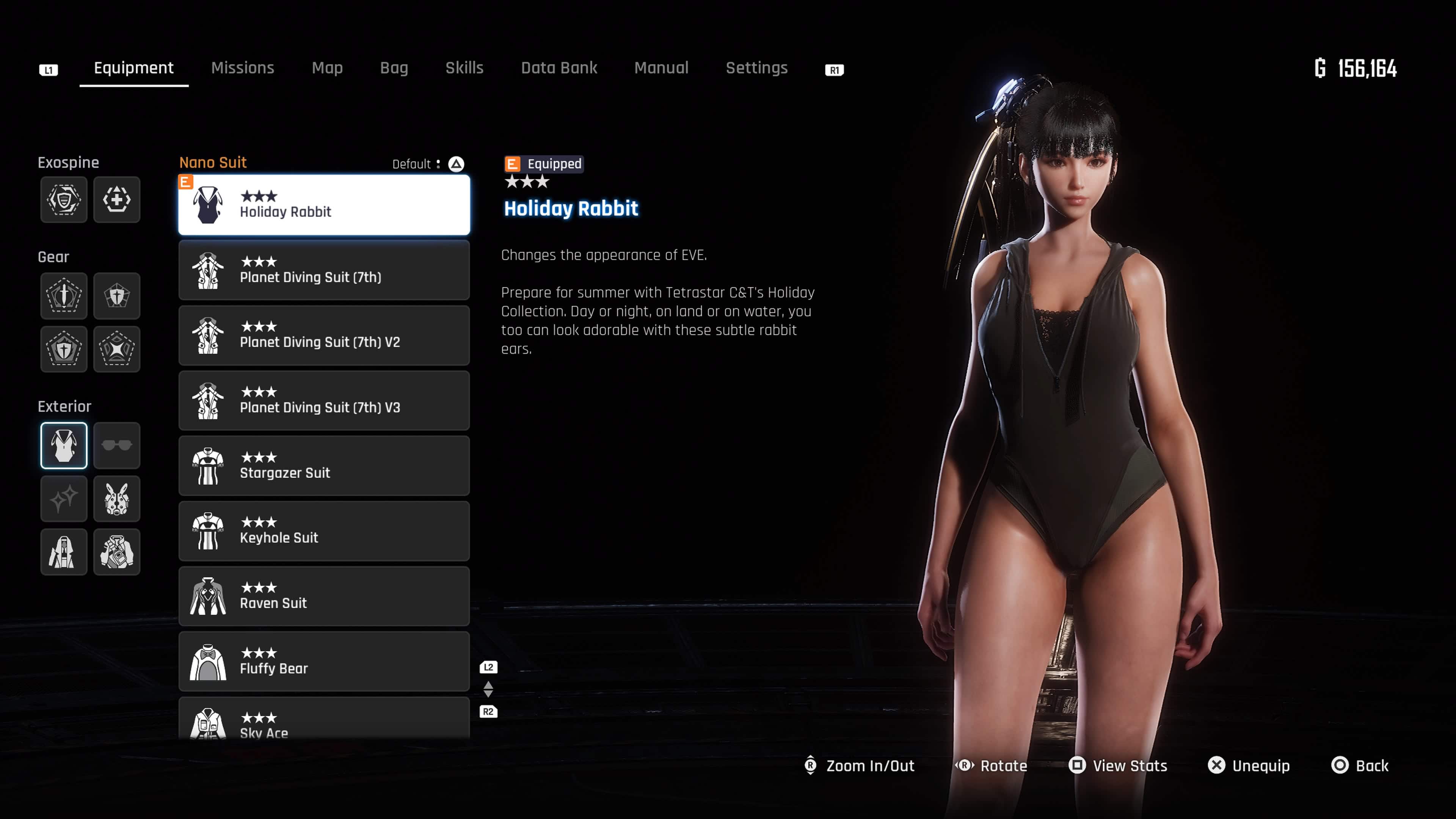Select the sword Gear slot
The image size is (1456, 819).
[x=64, y=296]
